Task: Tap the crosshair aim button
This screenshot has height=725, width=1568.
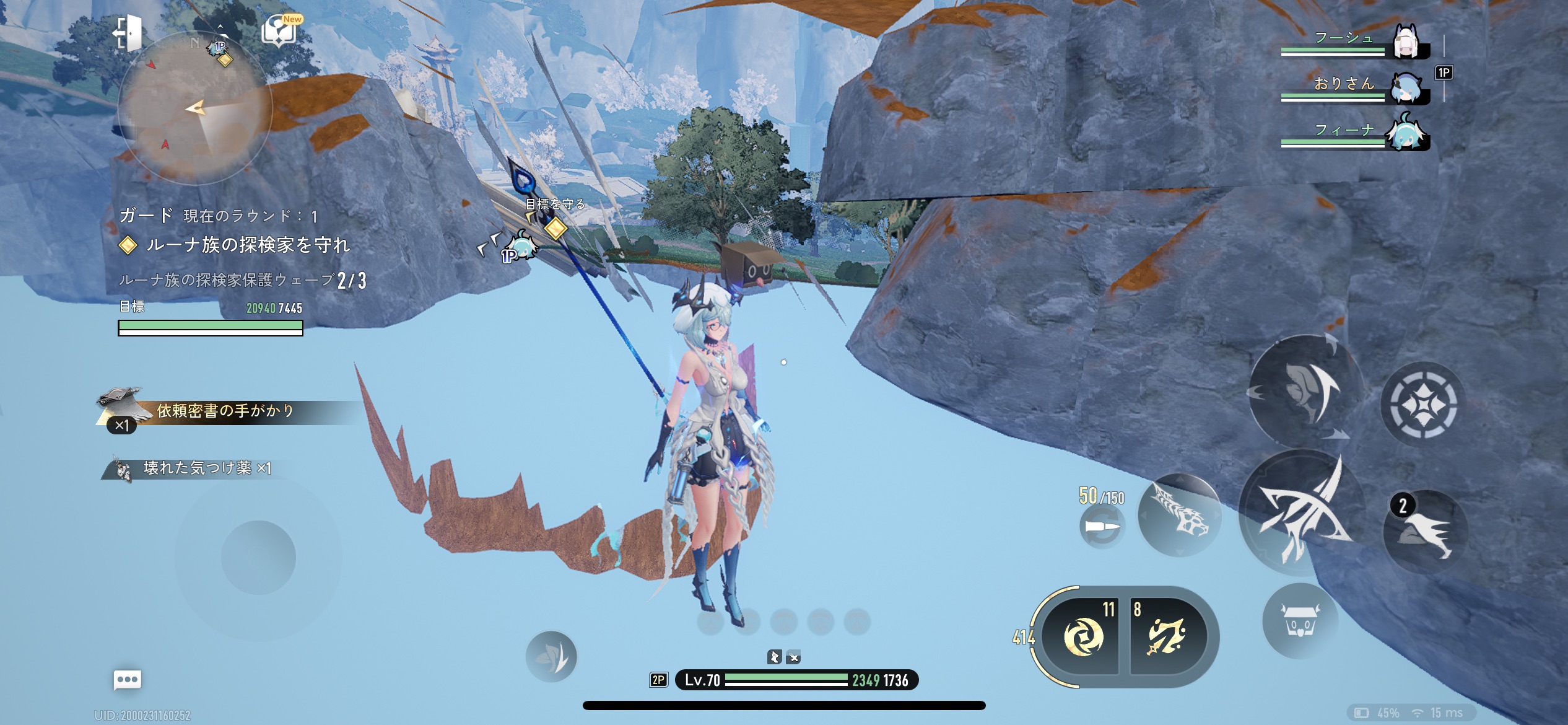Action: coord(1423,404)
